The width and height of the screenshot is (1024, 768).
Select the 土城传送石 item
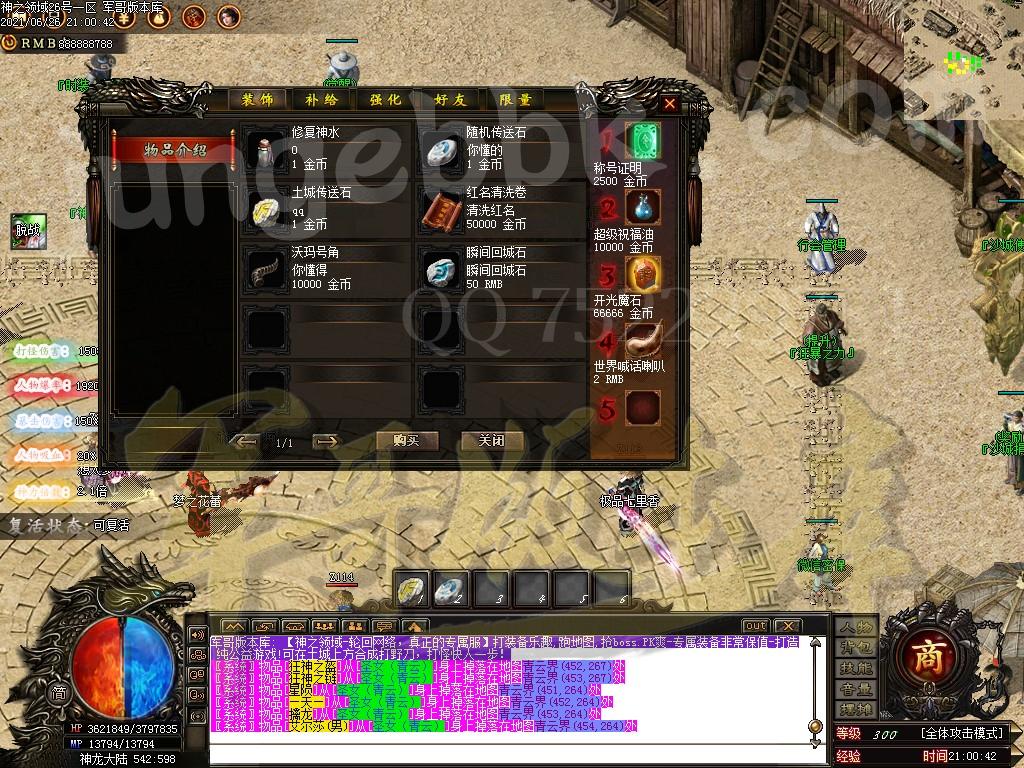click(267, 210)
